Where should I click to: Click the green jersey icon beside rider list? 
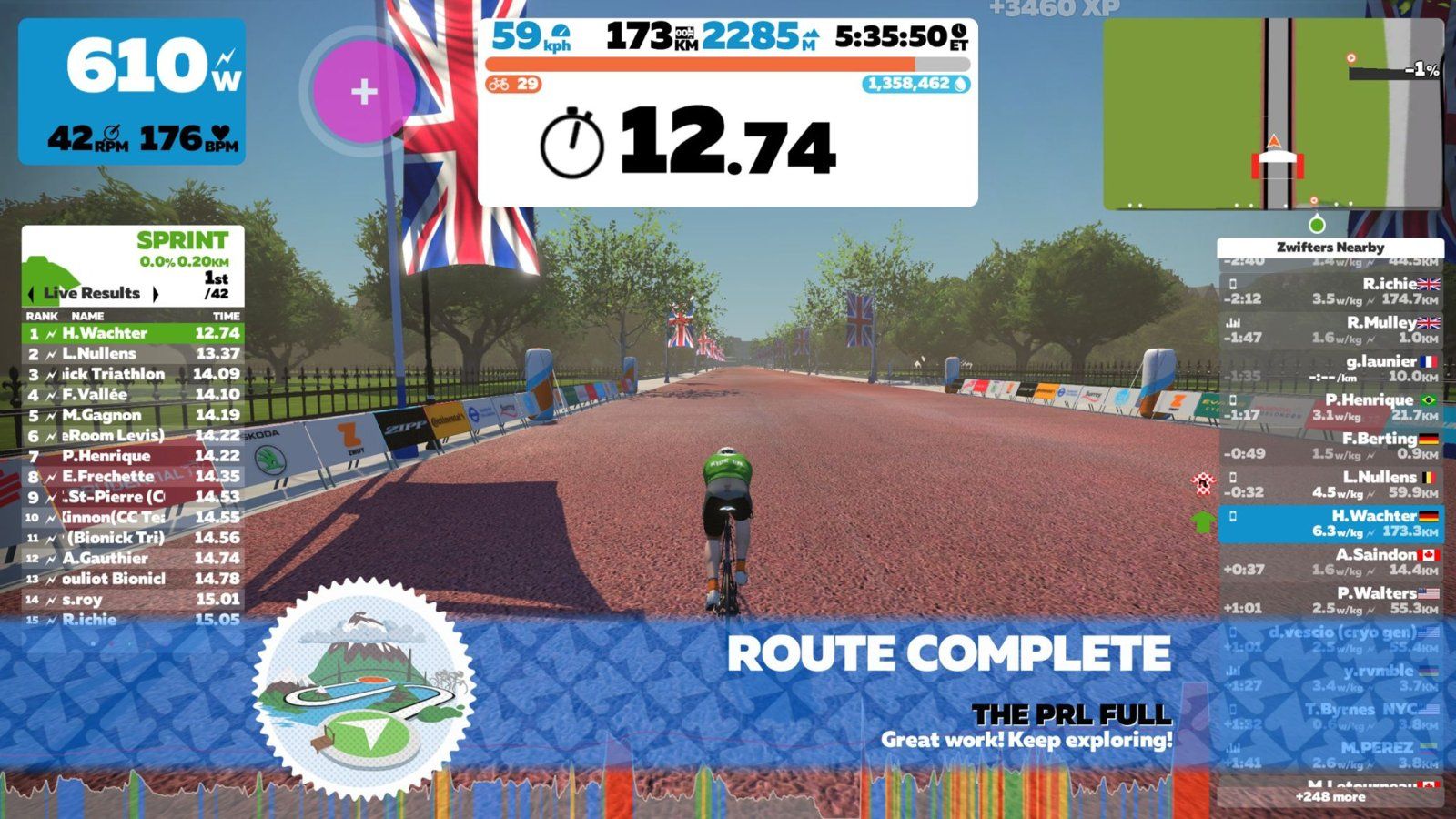pos(1203,521)
